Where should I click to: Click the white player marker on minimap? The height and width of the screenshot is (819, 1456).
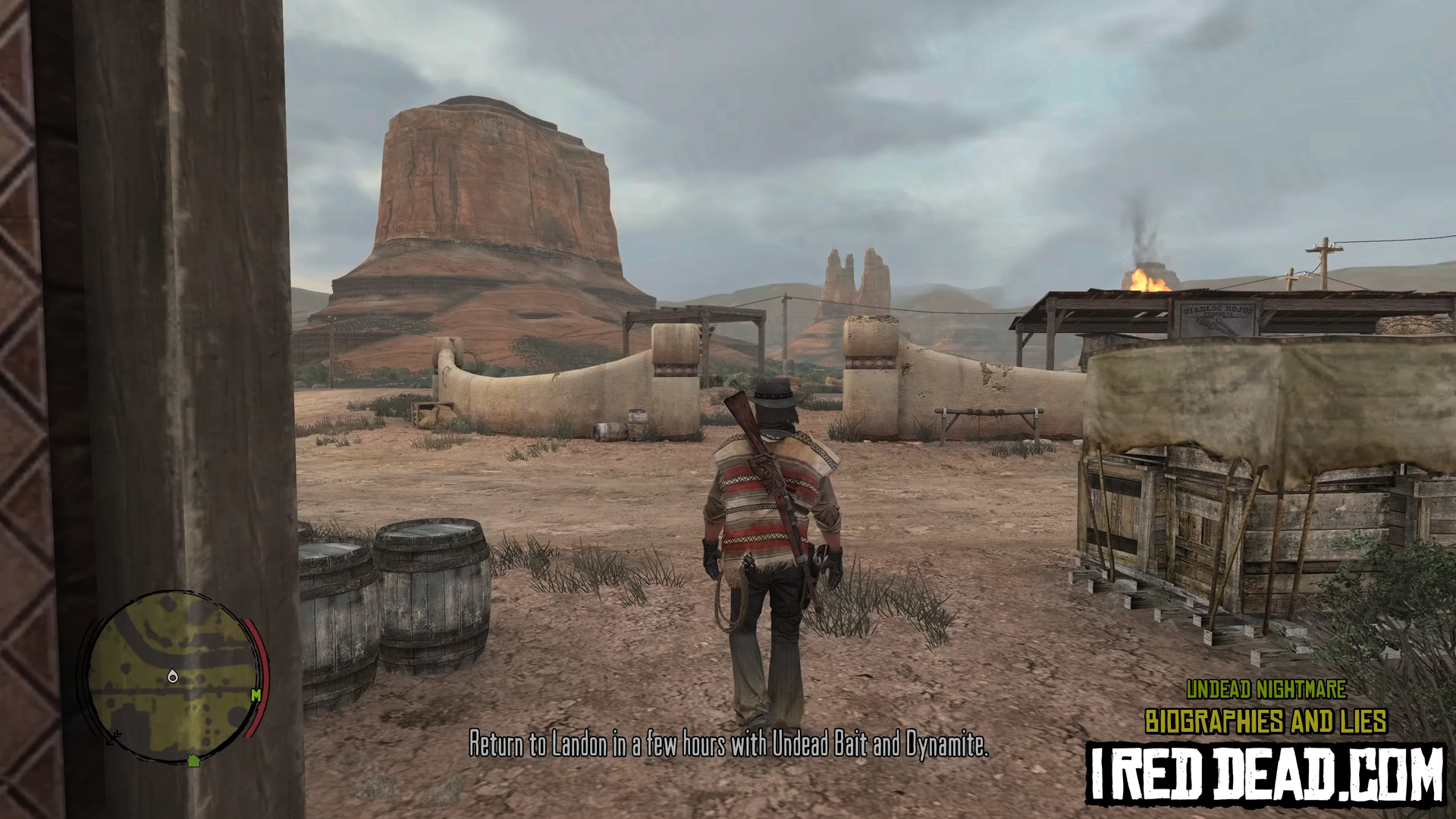tap(172, 676)
